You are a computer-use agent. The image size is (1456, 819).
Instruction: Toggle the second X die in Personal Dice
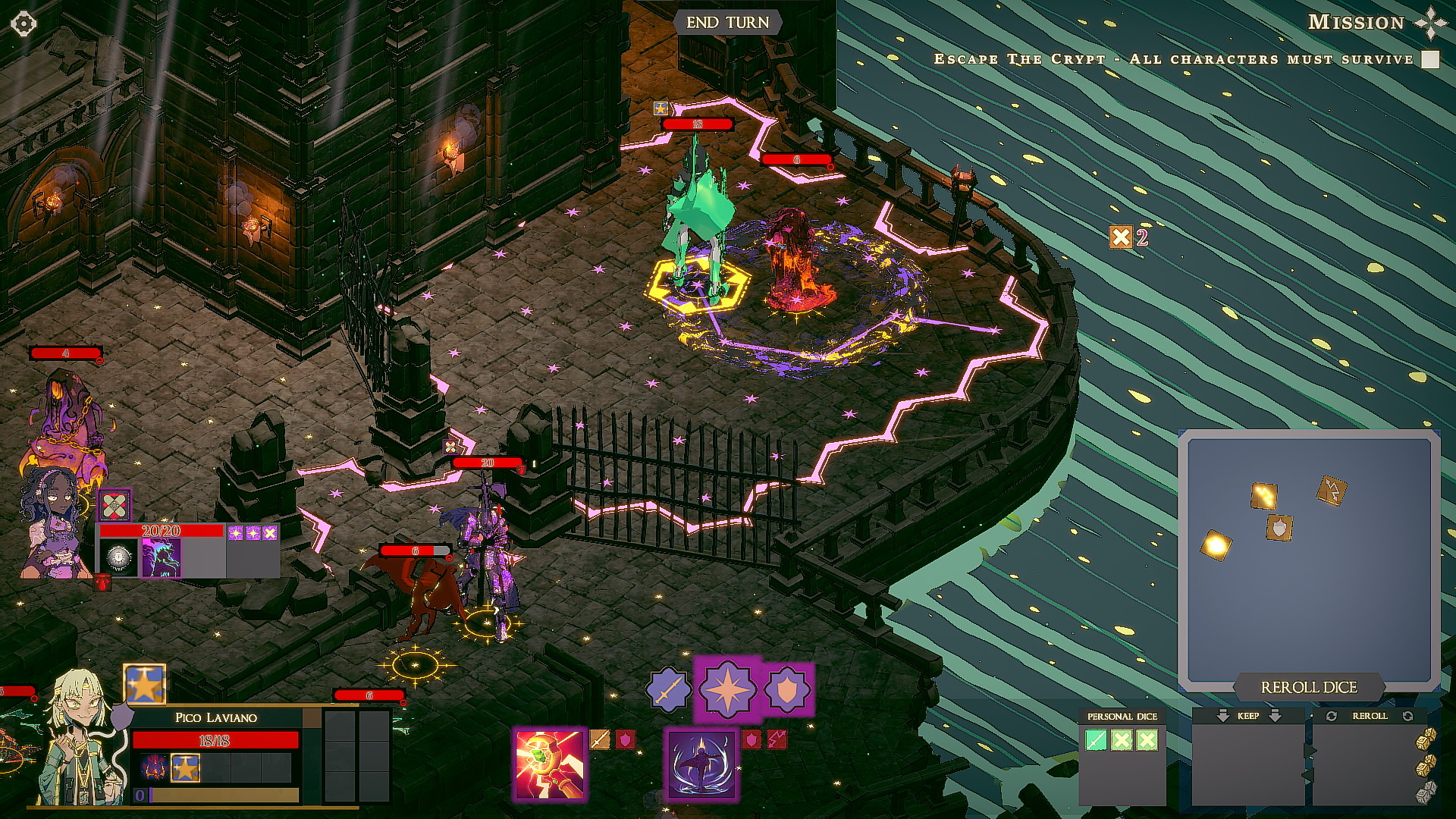[1147, 739]
